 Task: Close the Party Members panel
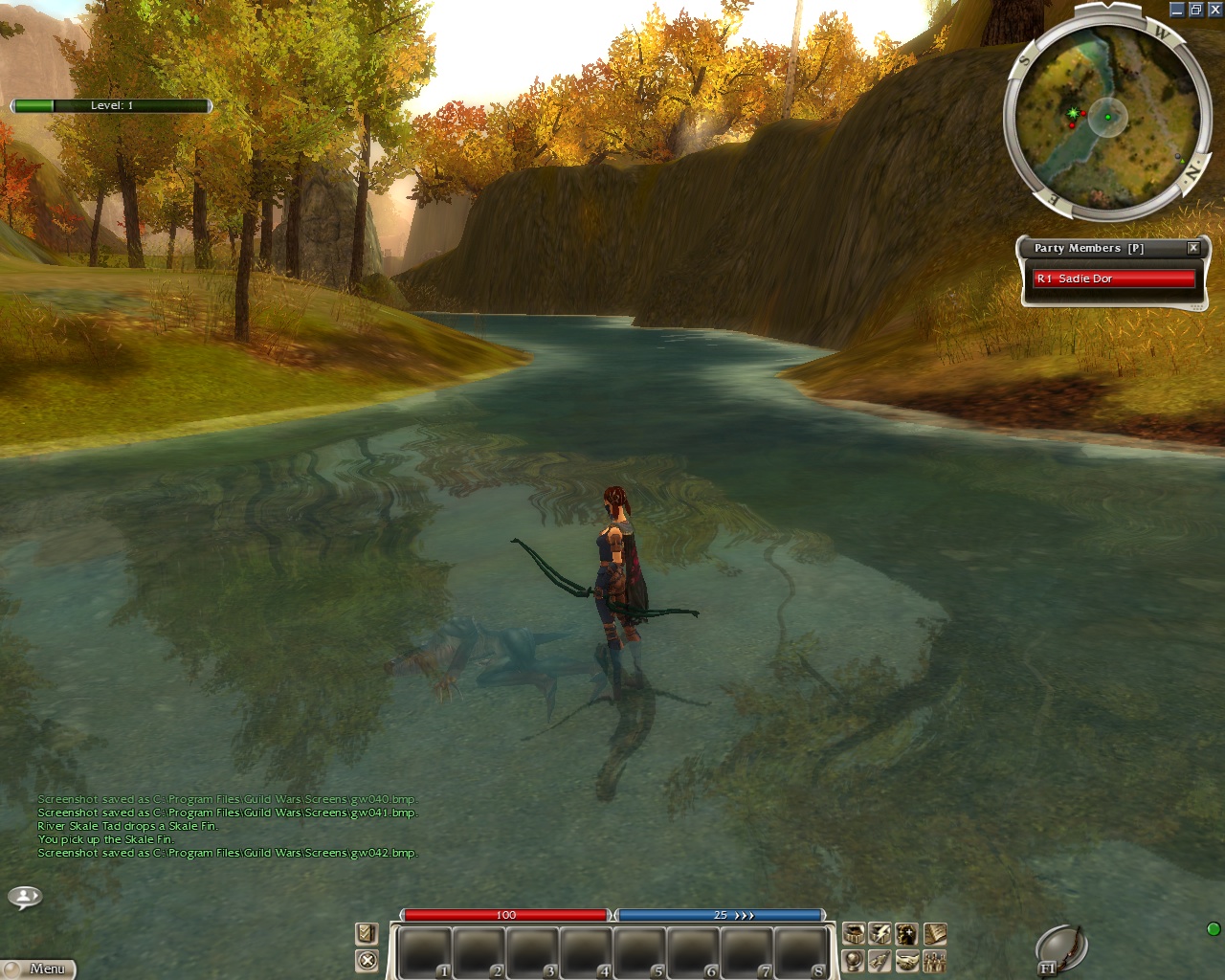1193,248
